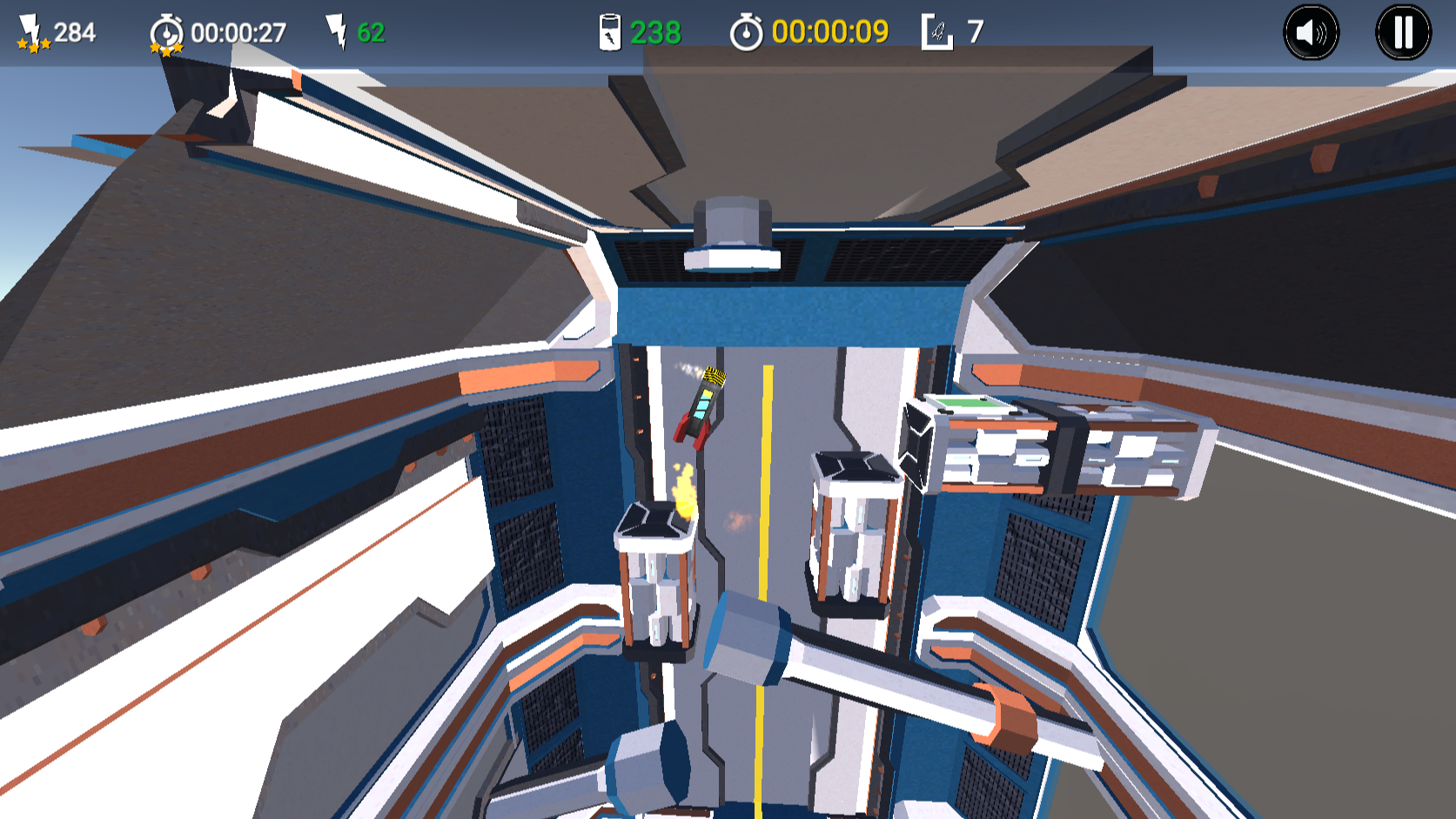Click the pause icon in the corner
Viewport: 1456px width, 819px height.
coord(1401,32)
